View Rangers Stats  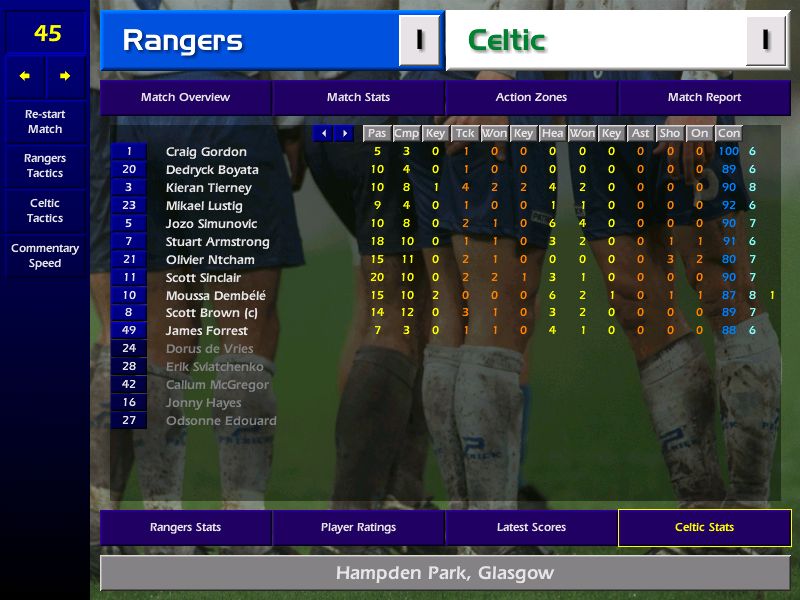[x=185, y=528]
